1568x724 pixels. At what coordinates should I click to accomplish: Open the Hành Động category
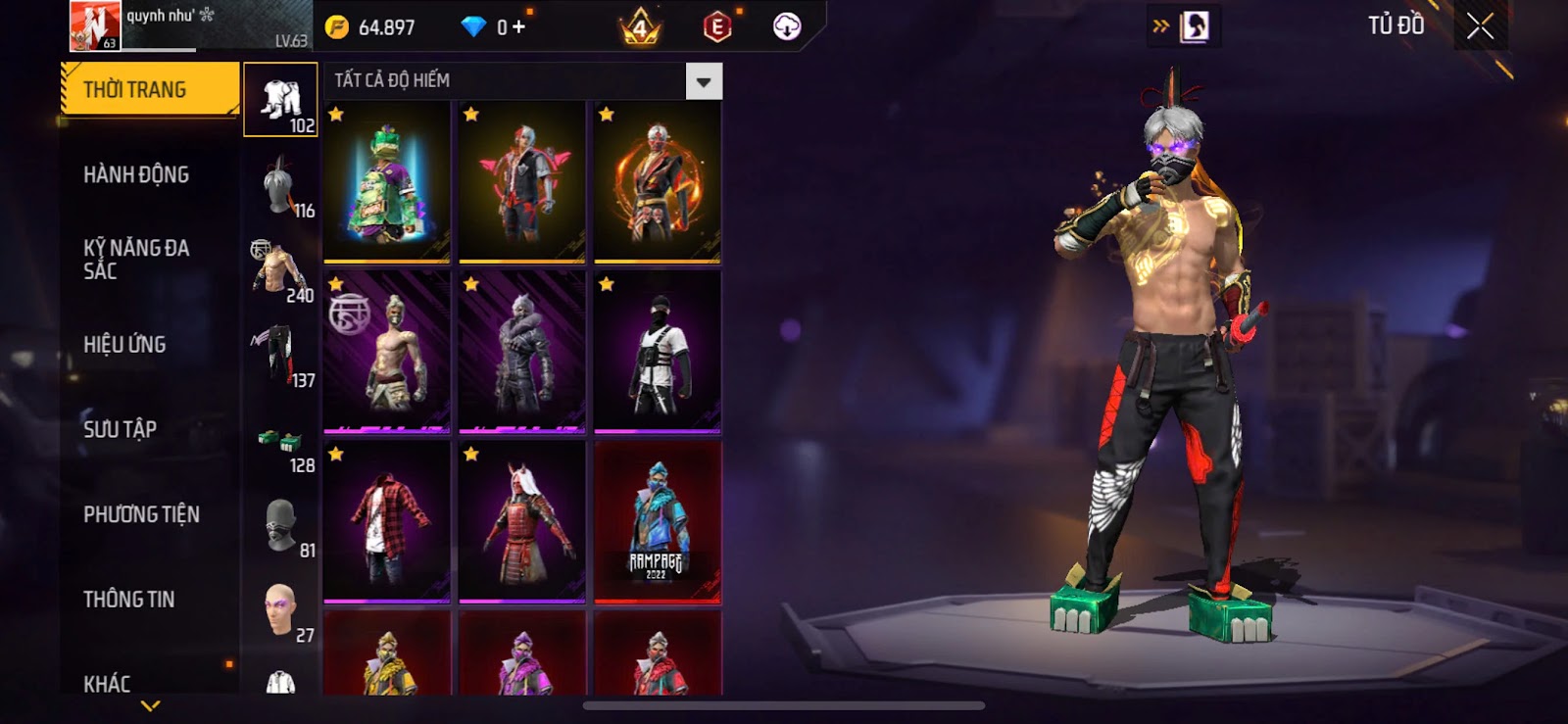[136, 175]
